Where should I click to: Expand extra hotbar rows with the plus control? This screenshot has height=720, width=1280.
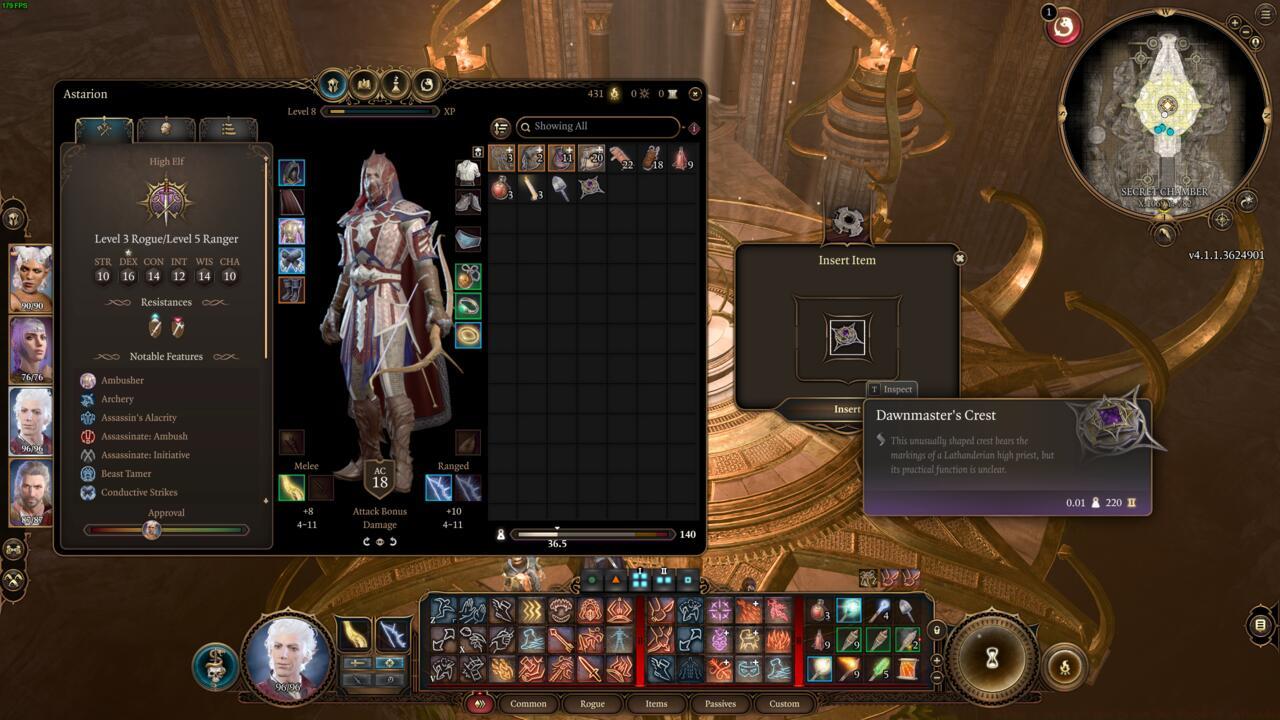tap(937, 660)
